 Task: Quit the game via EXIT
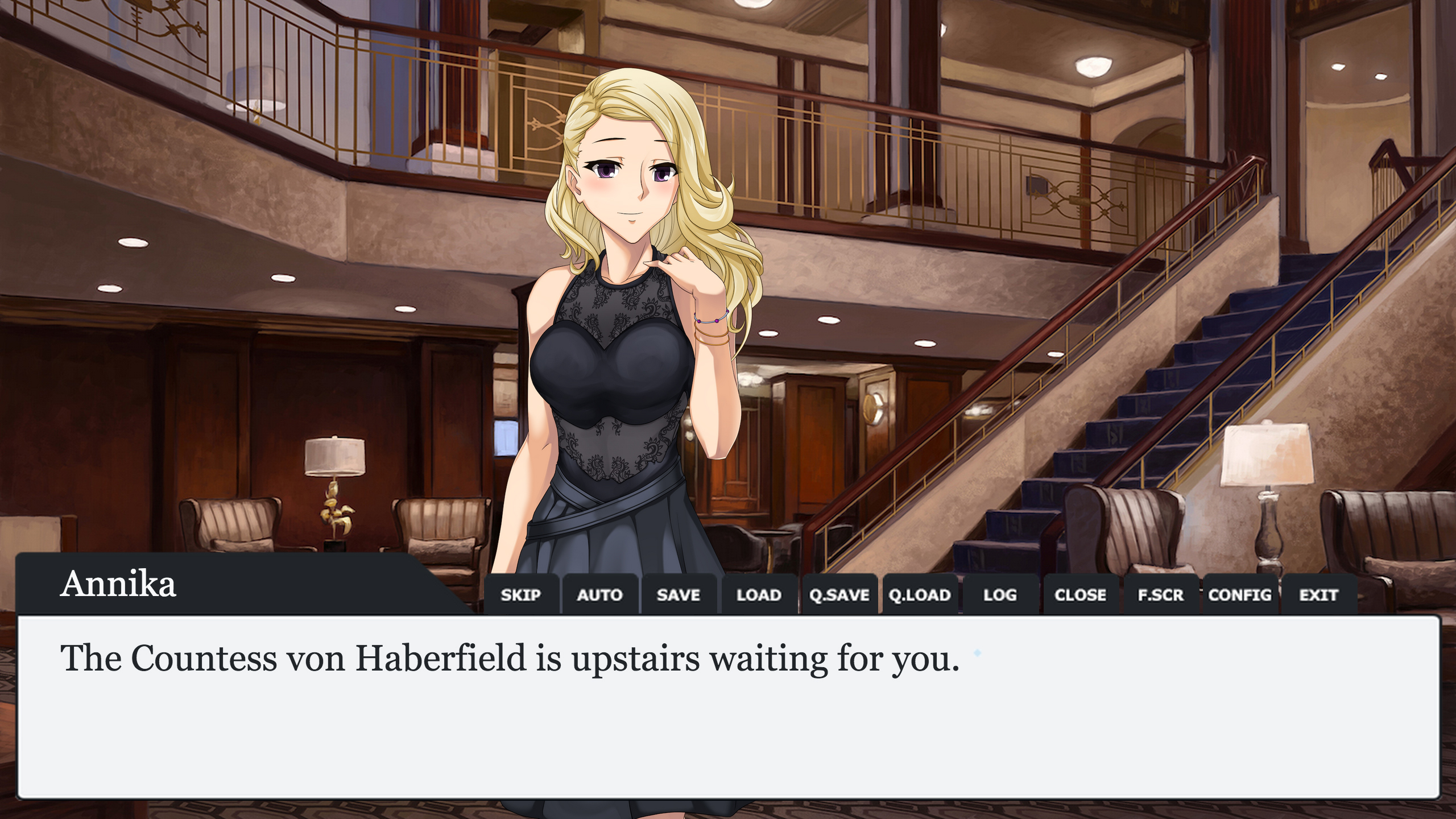click(x=1319, y=595)
